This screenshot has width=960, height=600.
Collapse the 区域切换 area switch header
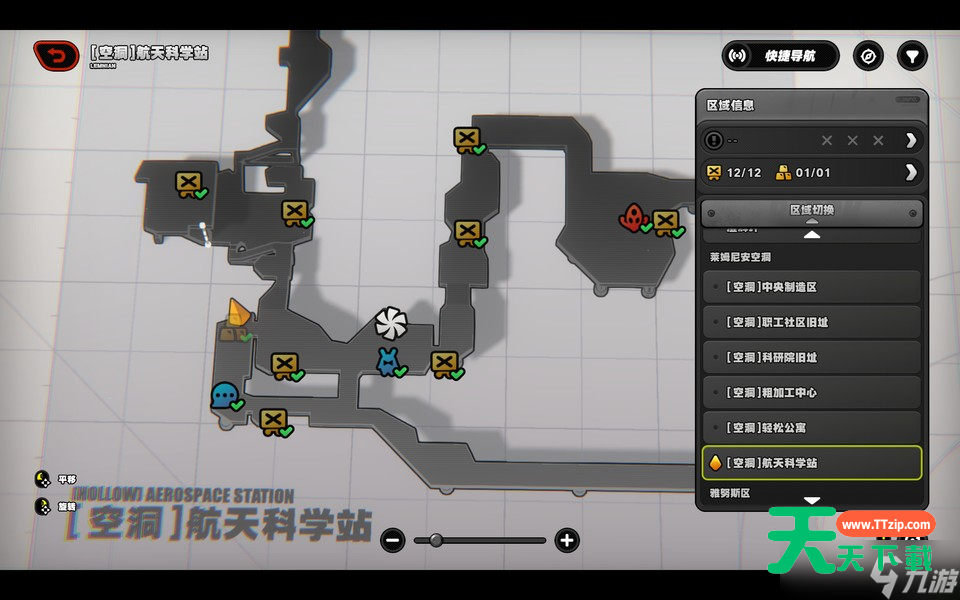[811, 211]
